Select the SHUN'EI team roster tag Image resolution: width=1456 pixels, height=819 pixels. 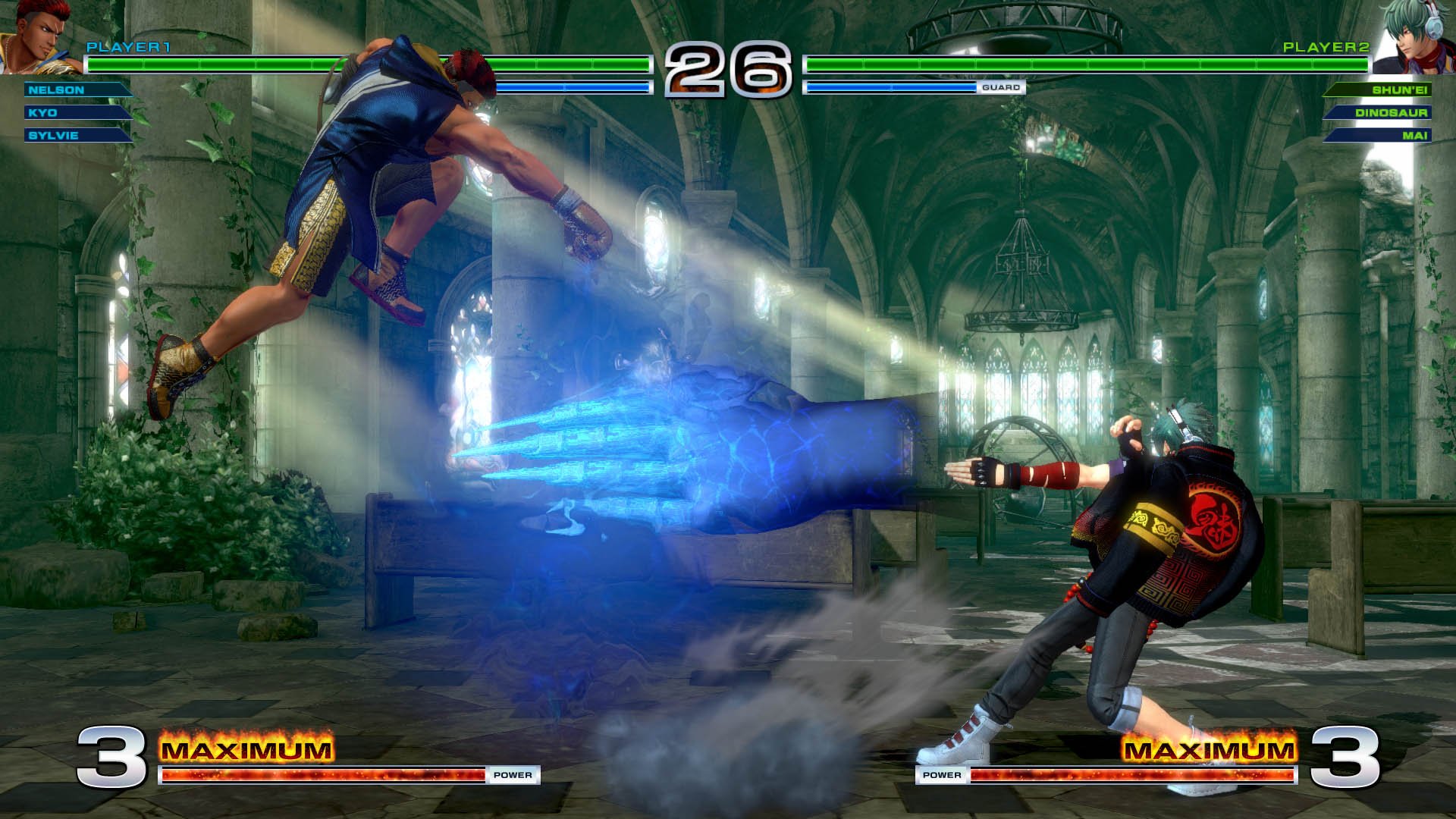[1379, 90]
